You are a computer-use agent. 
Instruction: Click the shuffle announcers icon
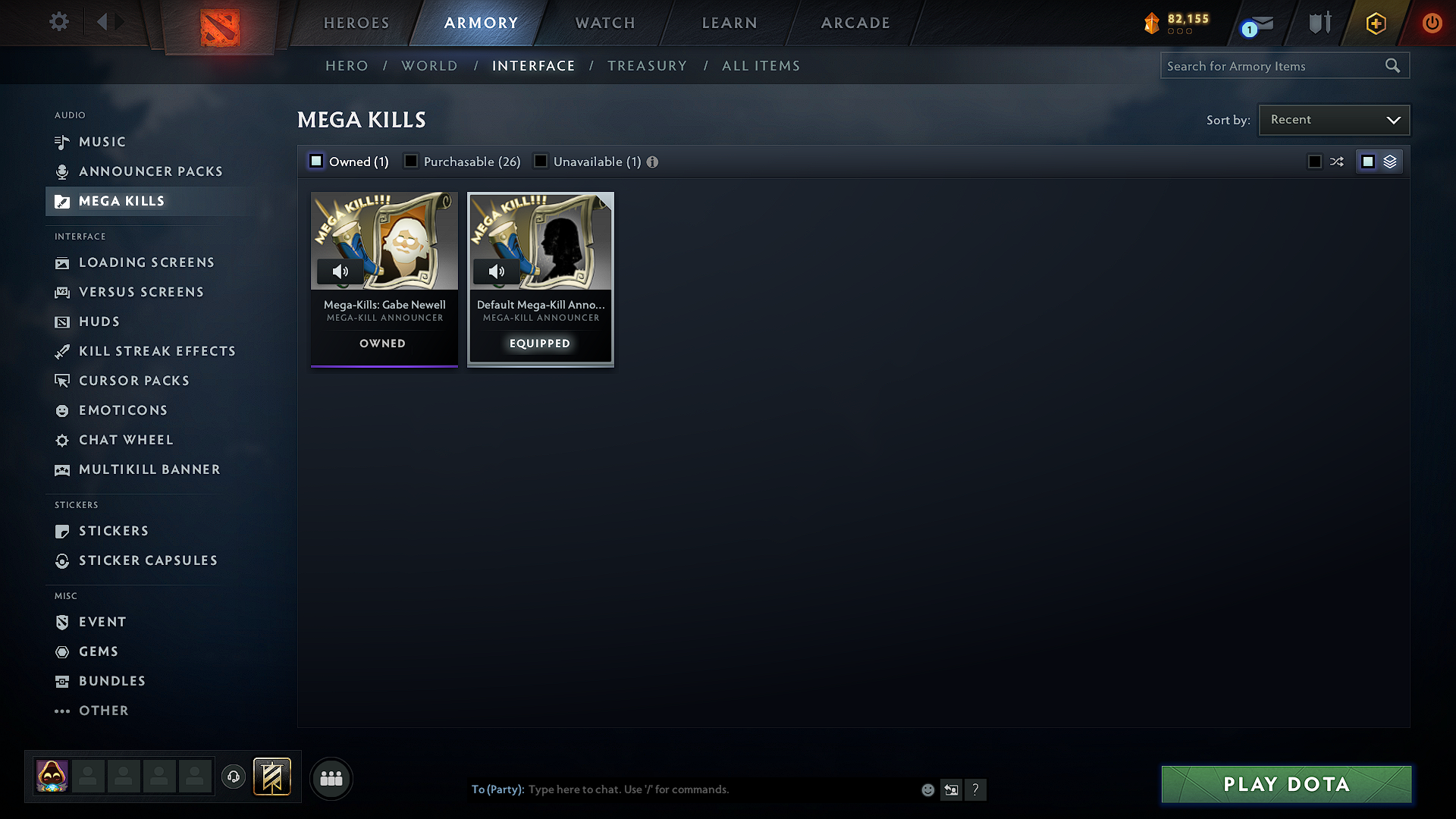[x=1337, y=161]
